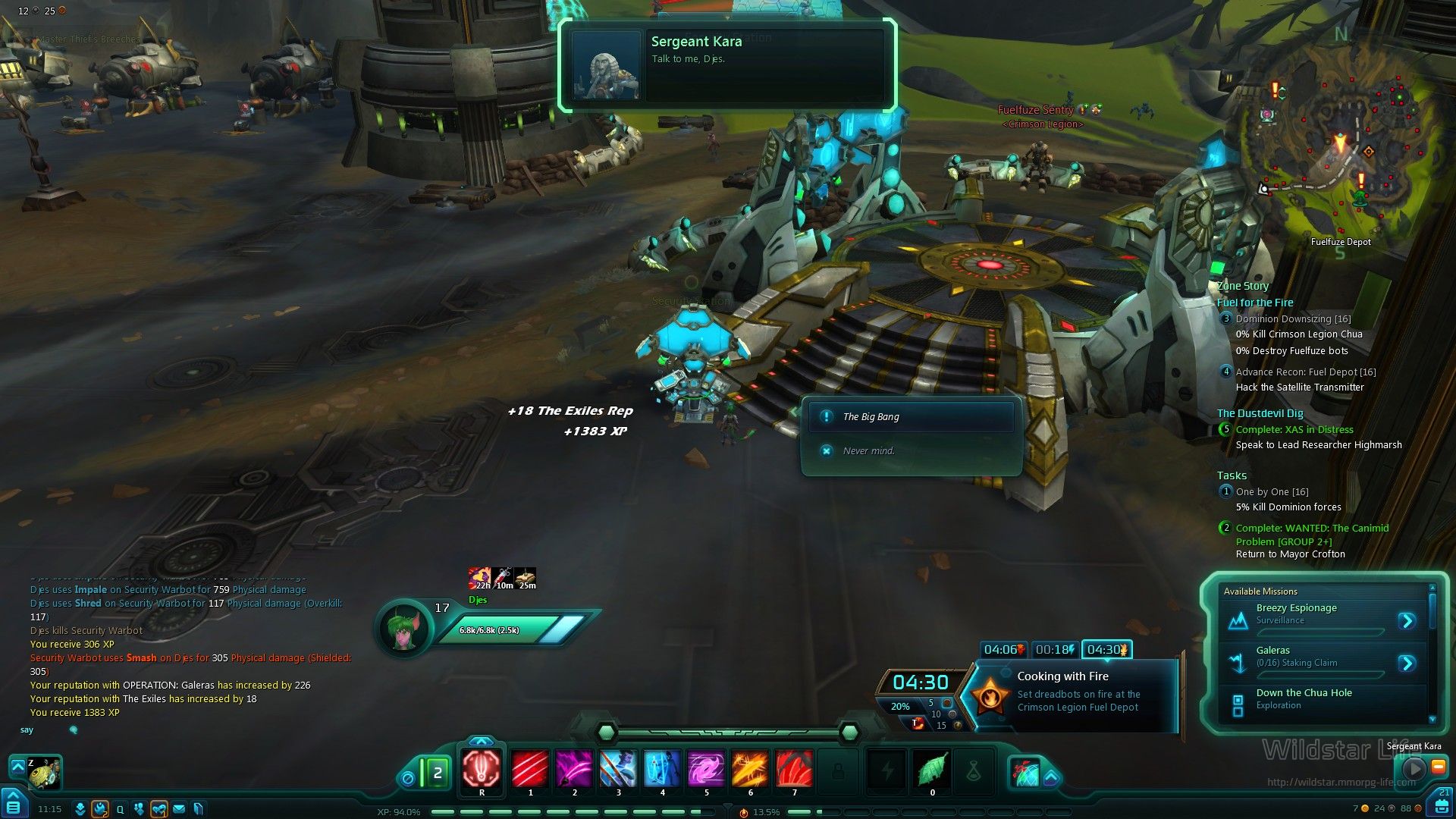Use the green leaf item in slot 0
The image size is (1456, 819).
(x=932, y=769)
